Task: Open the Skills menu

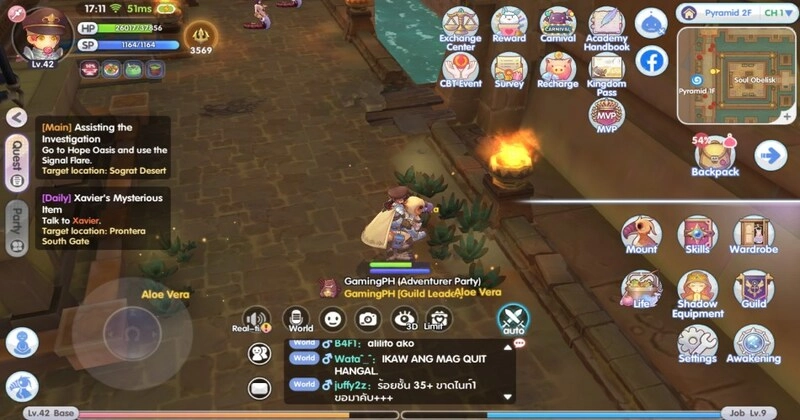Action: coord(697,233)
